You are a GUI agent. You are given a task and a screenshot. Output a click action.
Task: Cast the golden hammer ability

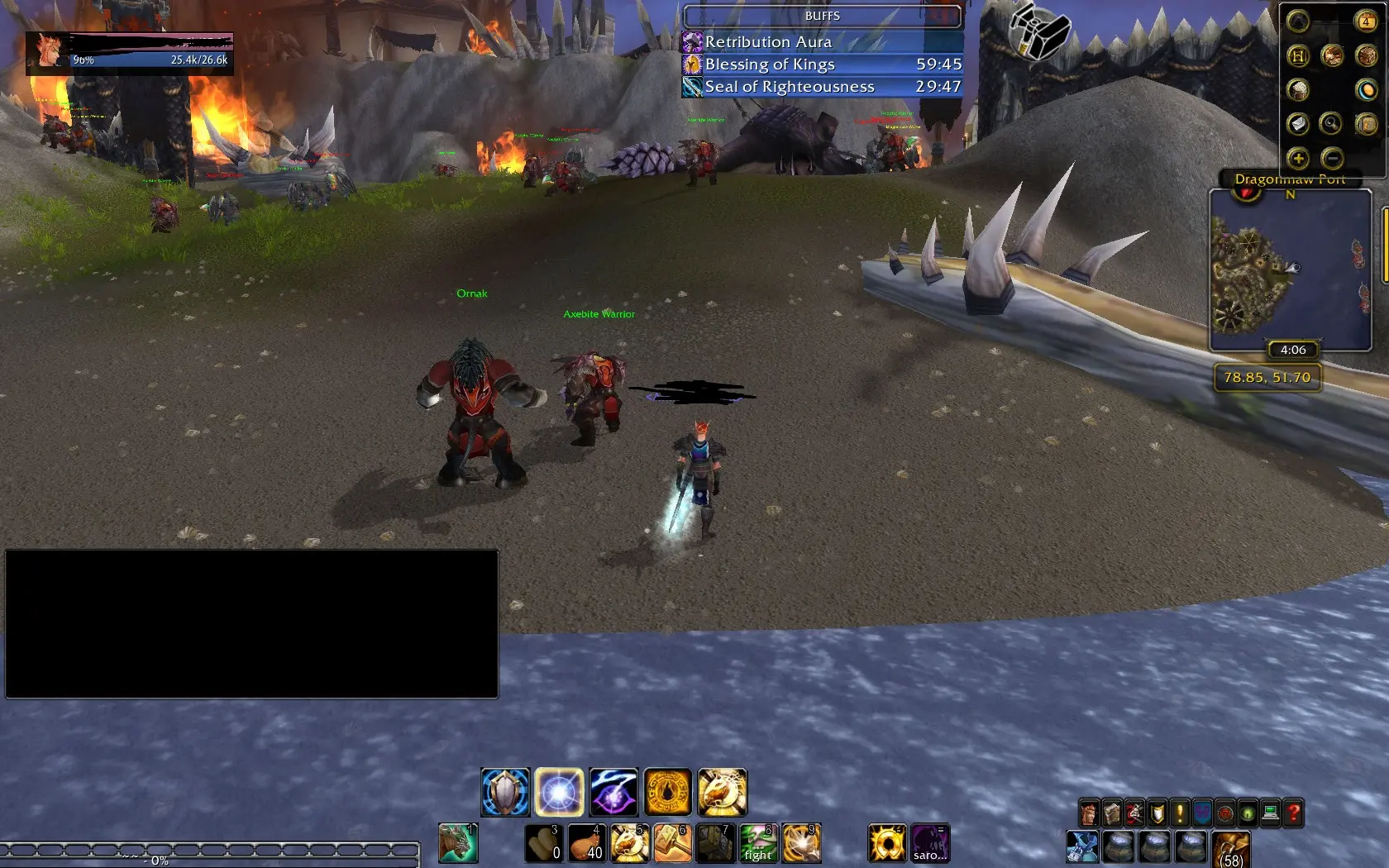point(673,844)
